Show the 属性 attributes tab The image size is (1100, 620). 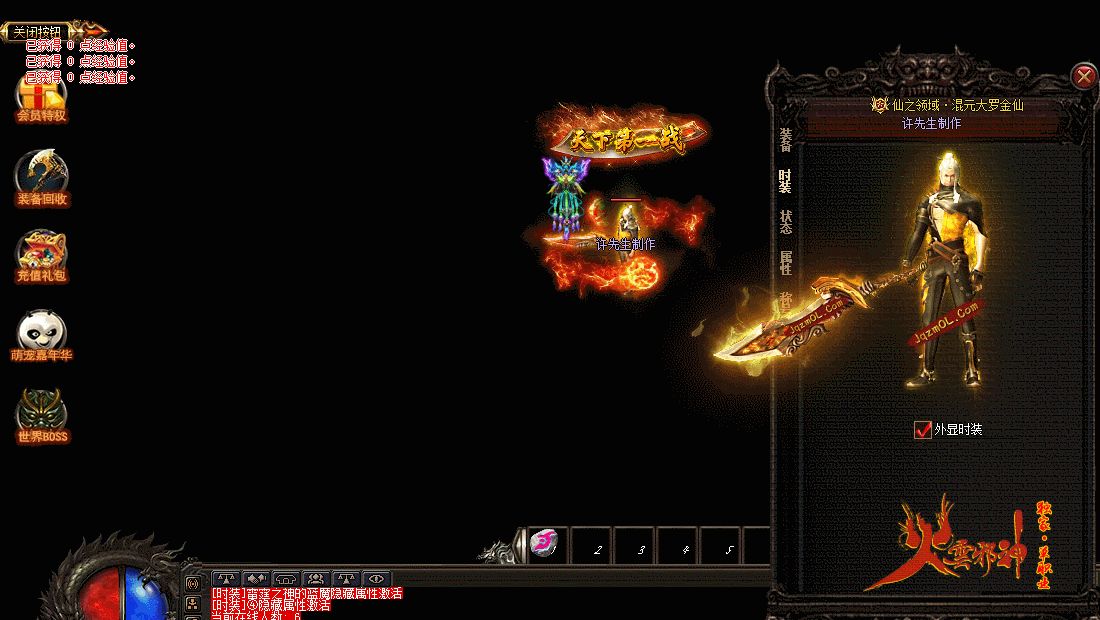pyautogui.click(x=786, y=262)
